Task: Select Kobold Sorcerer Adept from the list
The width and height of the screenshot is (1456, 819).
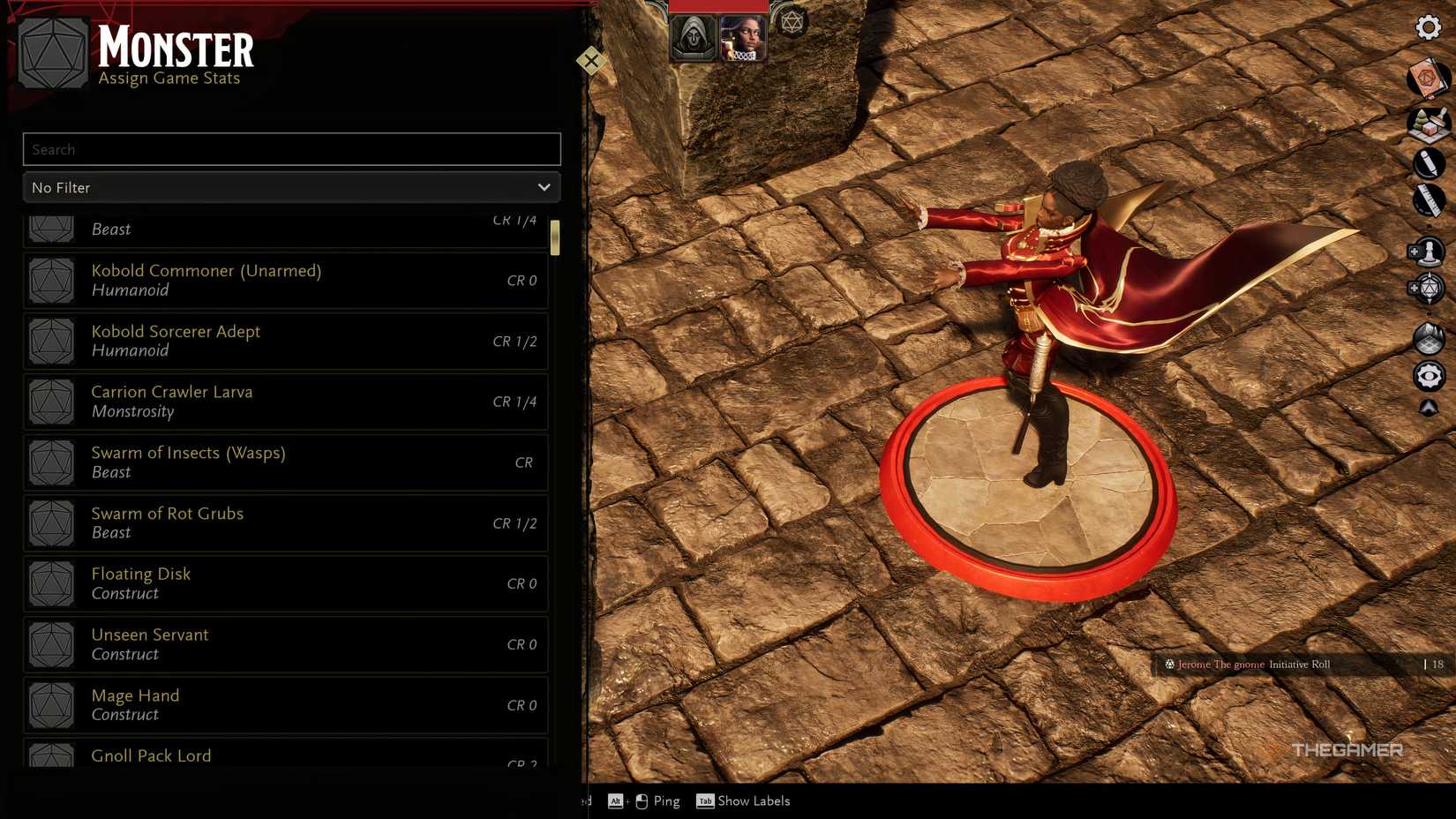Action: coord(284,341)
